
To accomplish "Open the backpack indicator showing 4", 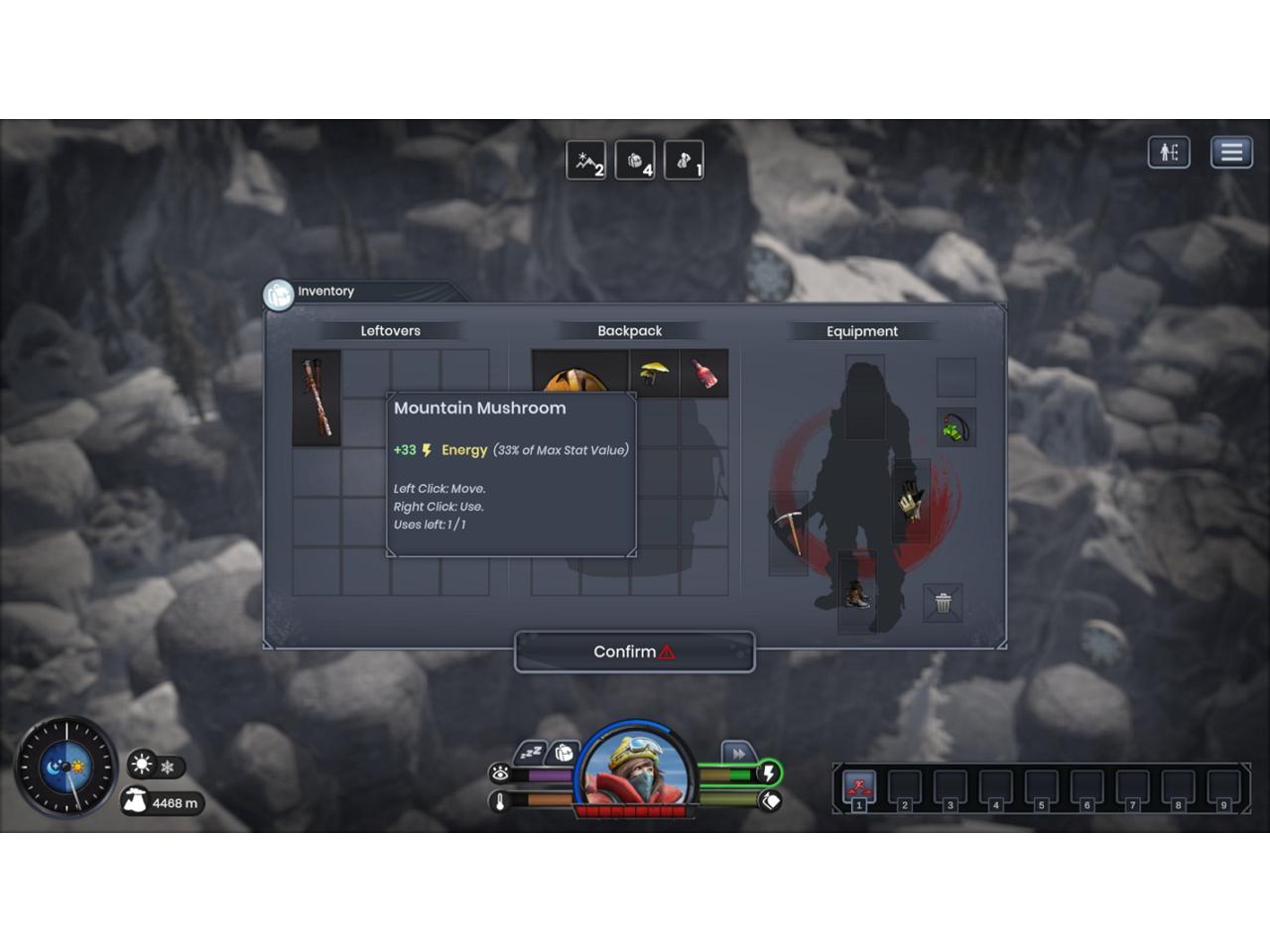I will [x=635, y=161].
